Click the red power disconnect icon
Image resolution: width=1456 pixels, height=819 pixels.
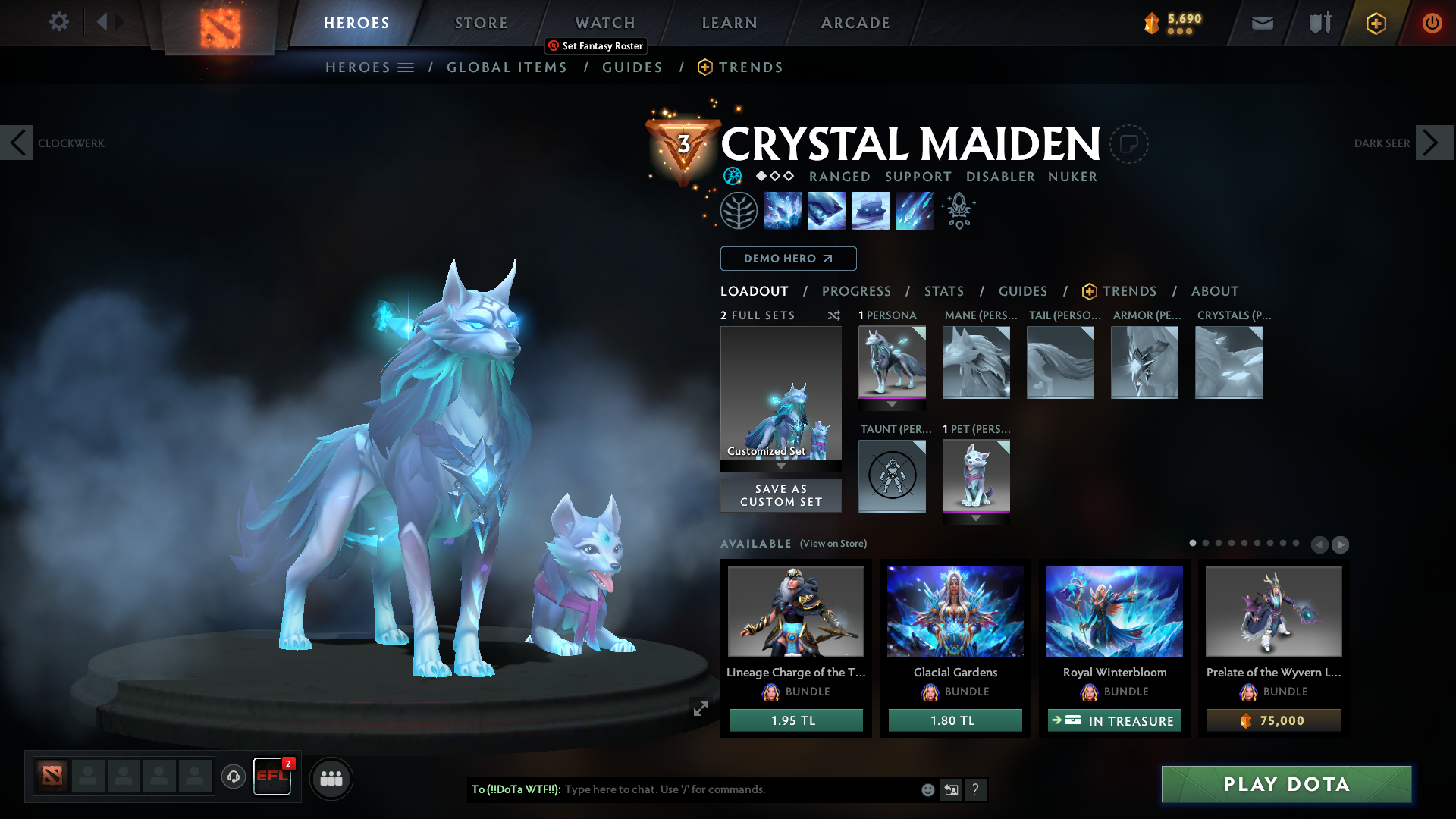(x=1432, y=23)
